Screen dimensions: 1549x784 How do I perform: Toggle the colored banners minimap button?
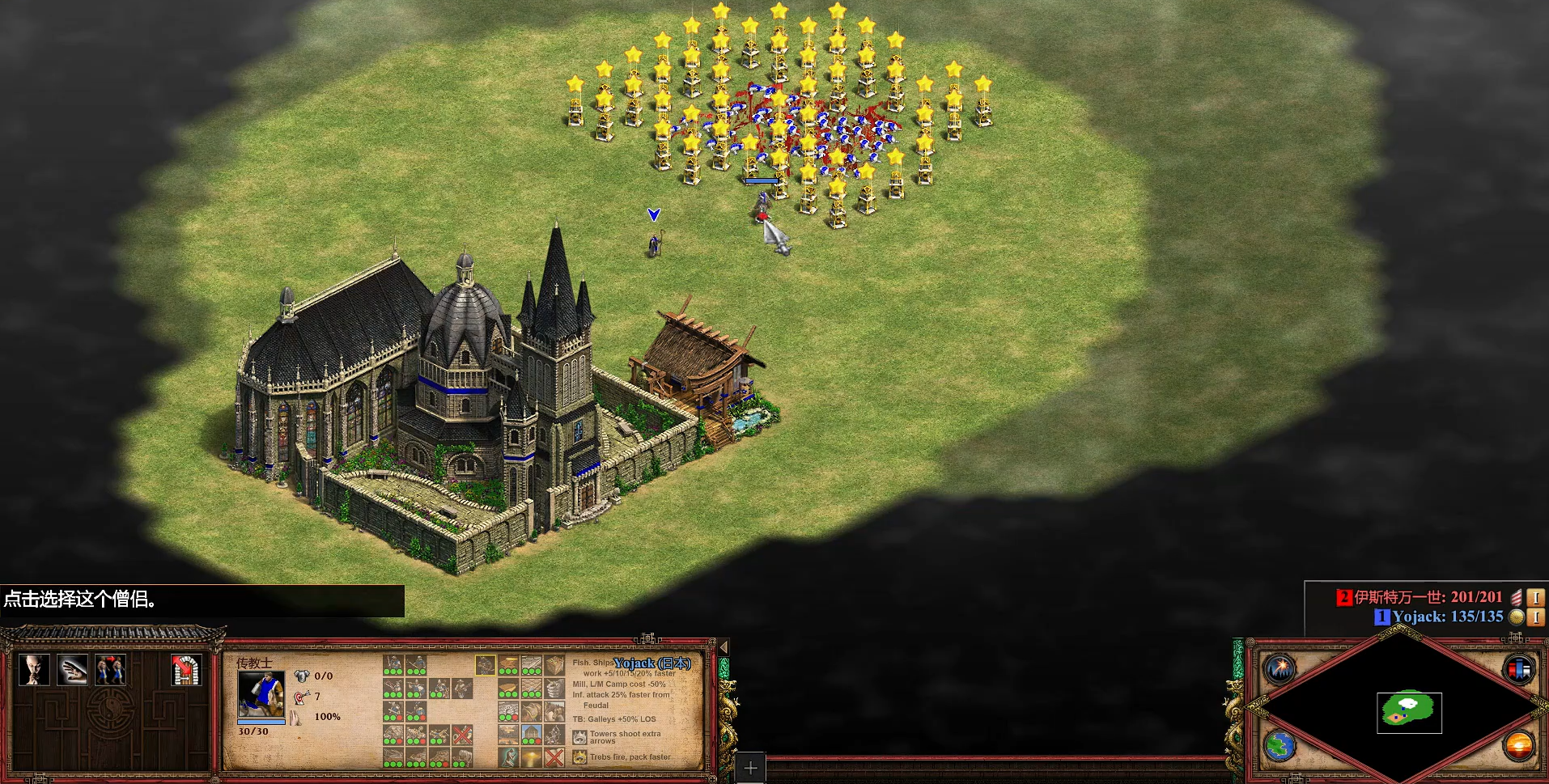coord(1518,669)
